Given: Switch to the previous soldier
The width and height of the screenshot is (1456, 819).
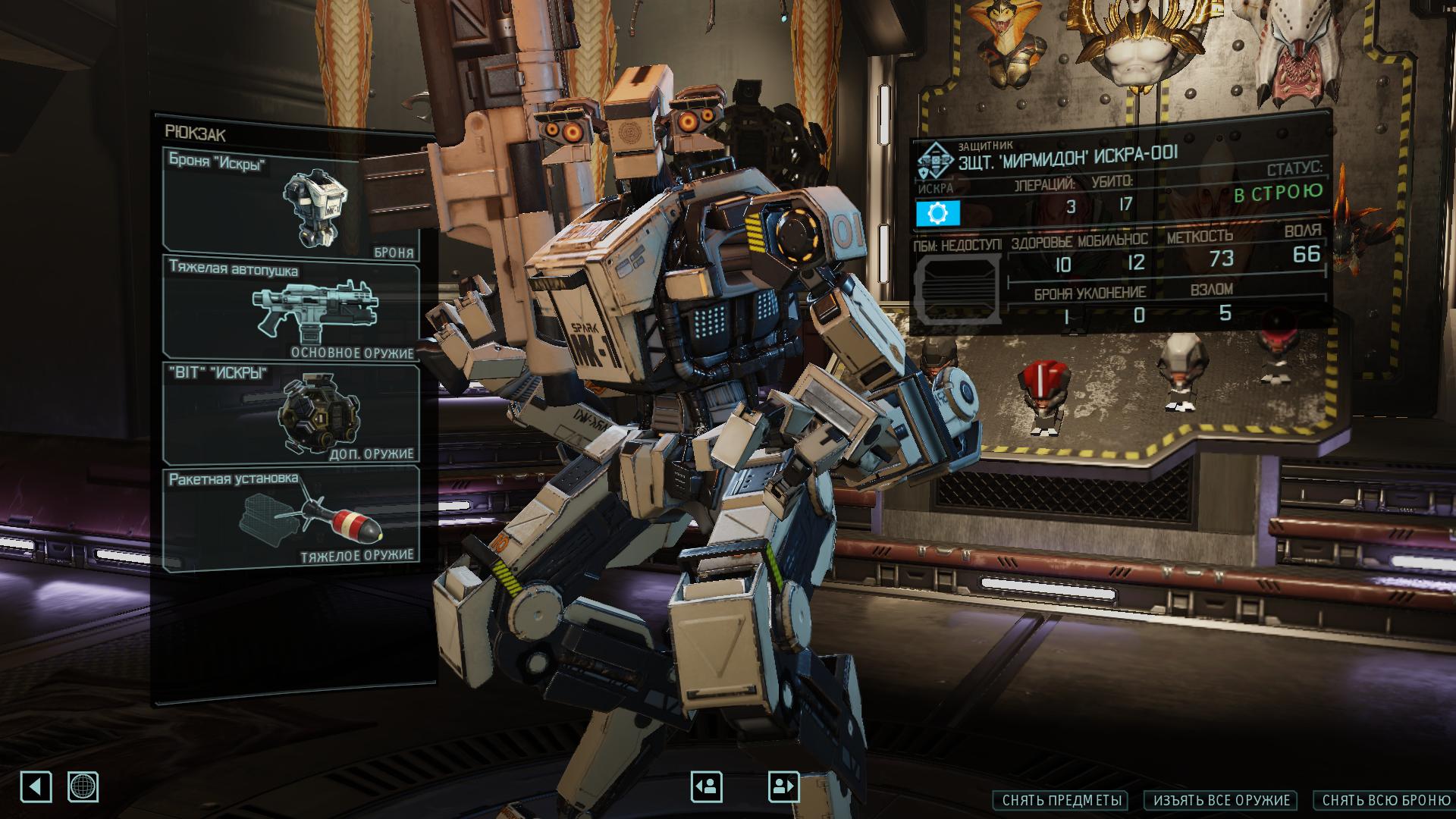Looking at the screenshot, I should click(x=706, y=786).
